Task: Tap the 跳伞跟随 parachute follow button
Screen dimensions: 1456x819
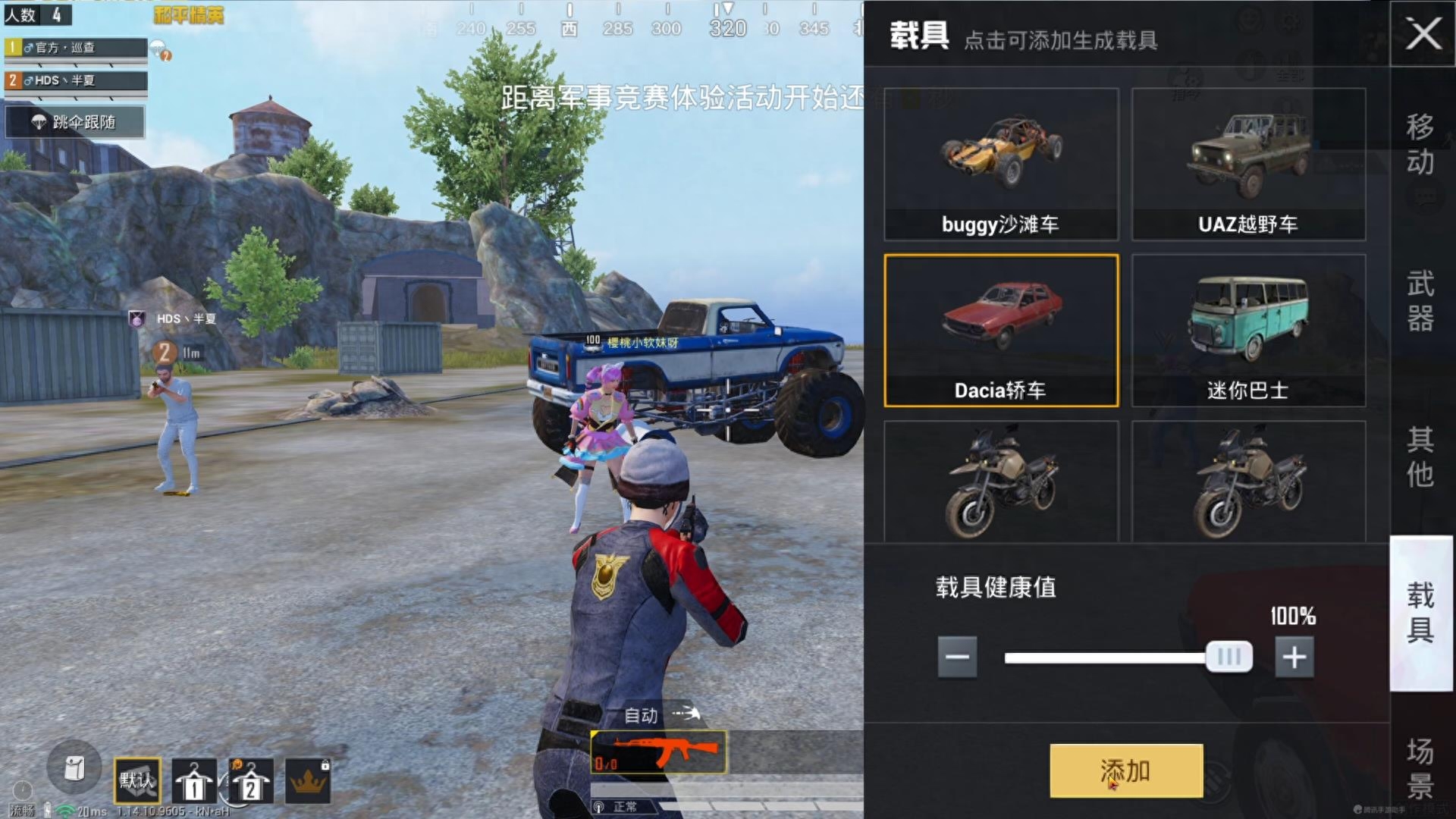Action: click(75, 122)
